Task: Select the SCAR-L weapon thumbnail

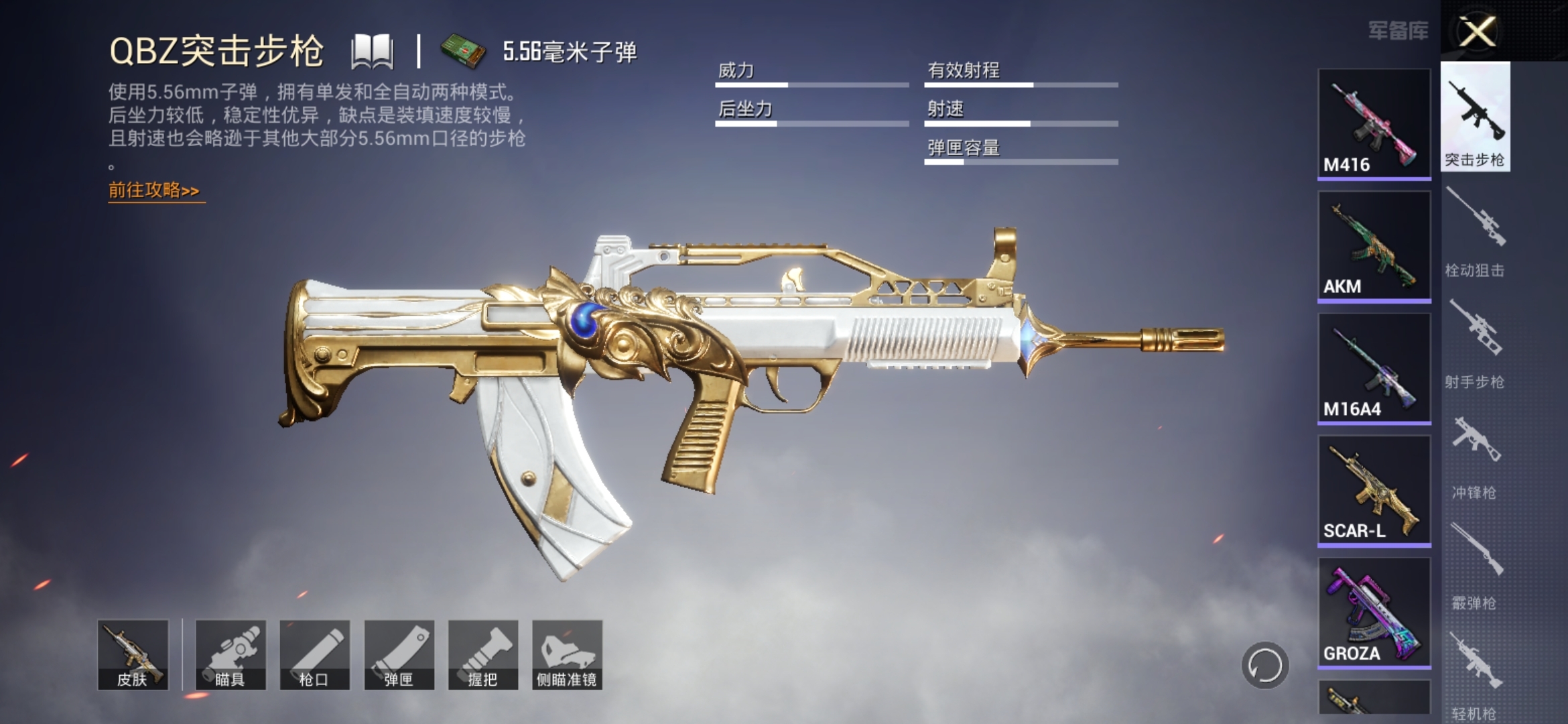Action: 1374,490
